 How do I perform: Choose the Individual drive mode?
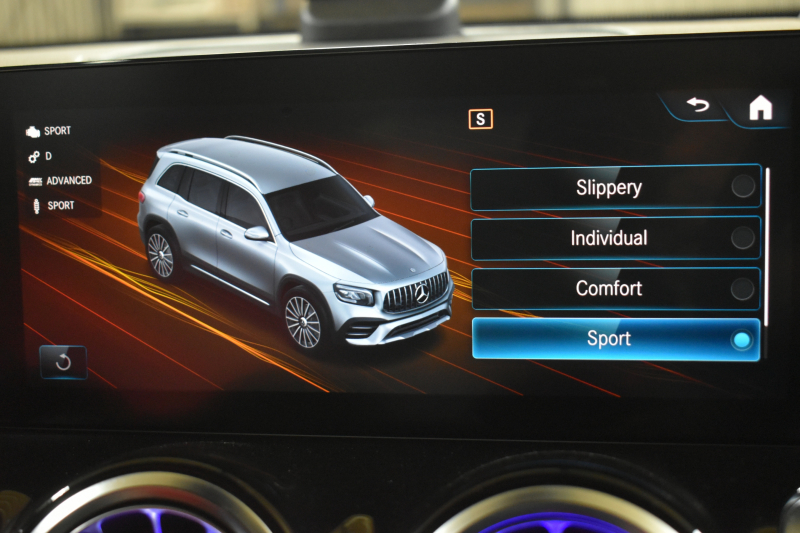point(615,238)
